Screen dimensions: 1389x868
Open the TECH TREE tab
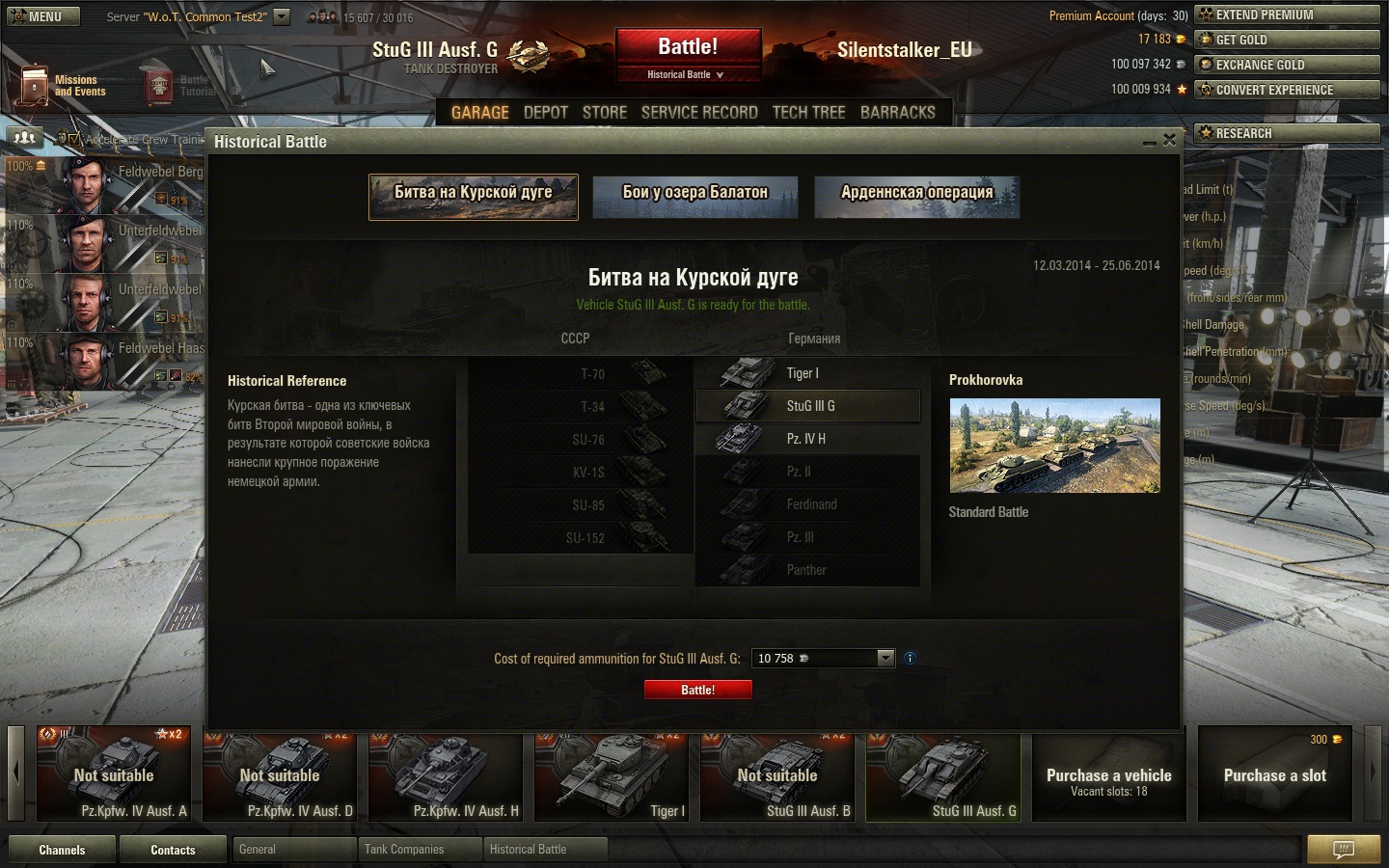(808, 113)
